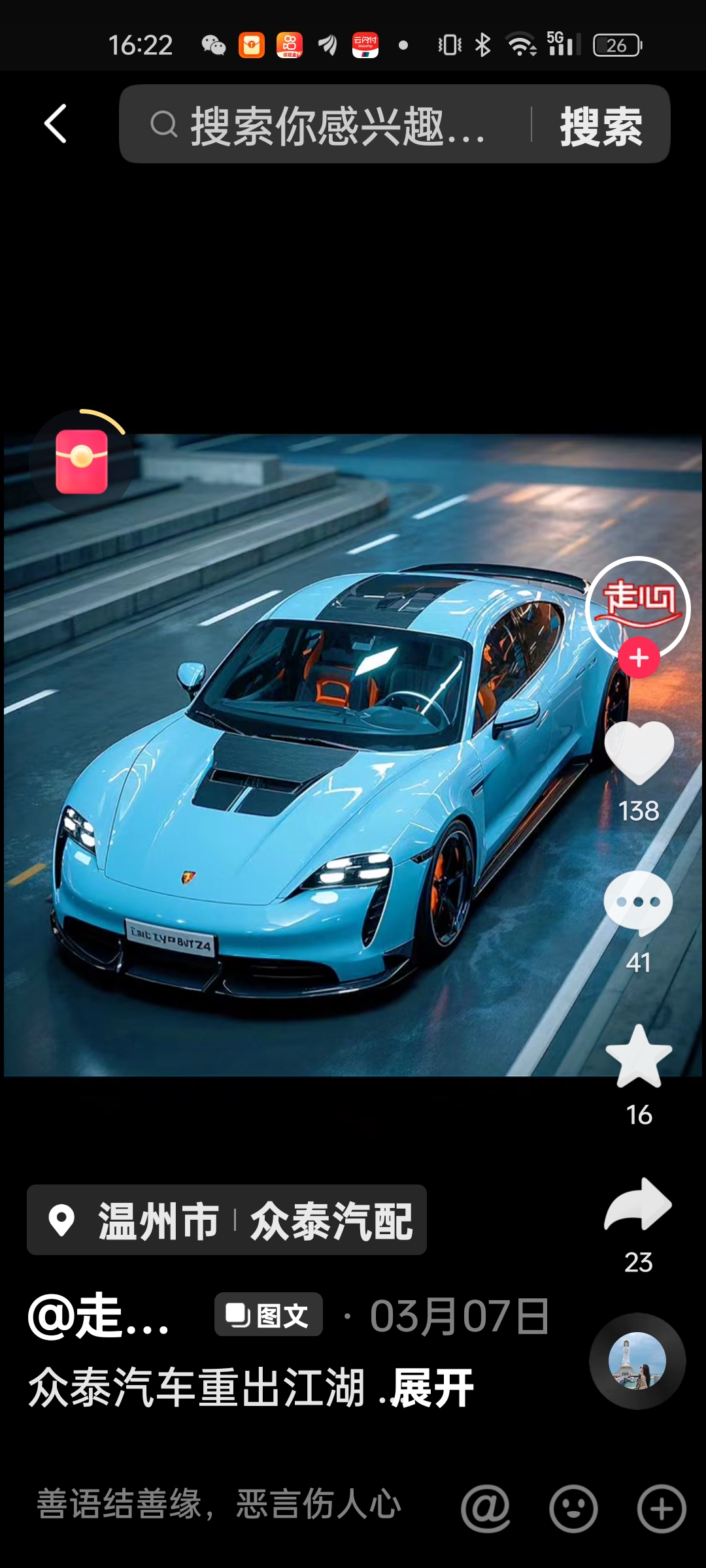Open the round music disc thumbnail
The image size is (706, 1568).
(x=637, y=1361)
